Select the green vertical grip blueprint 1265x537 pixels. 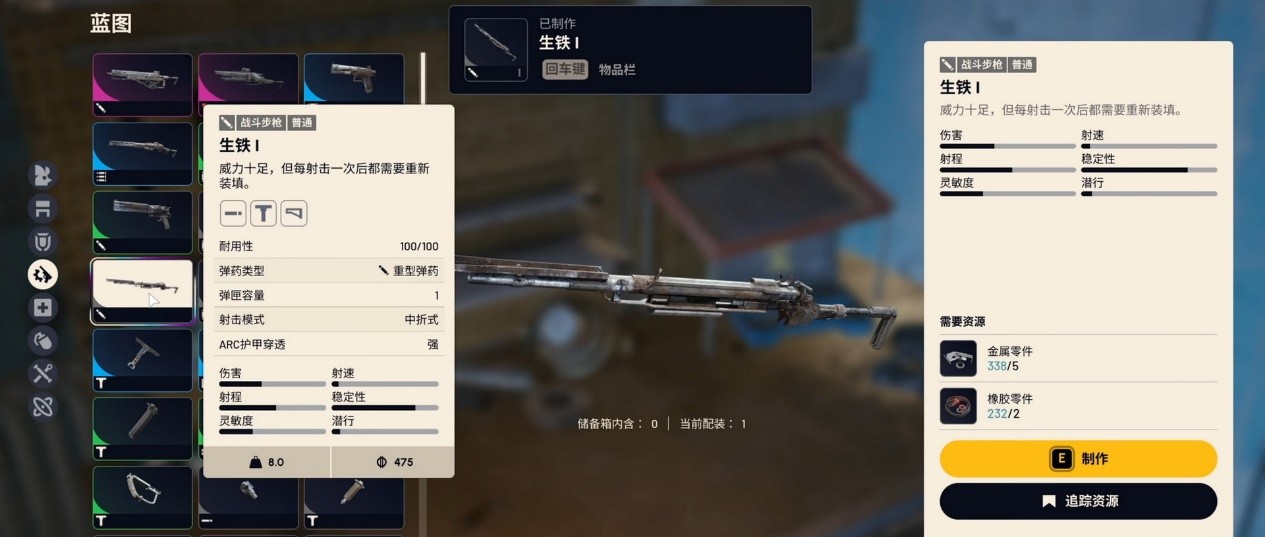[142, 428]
